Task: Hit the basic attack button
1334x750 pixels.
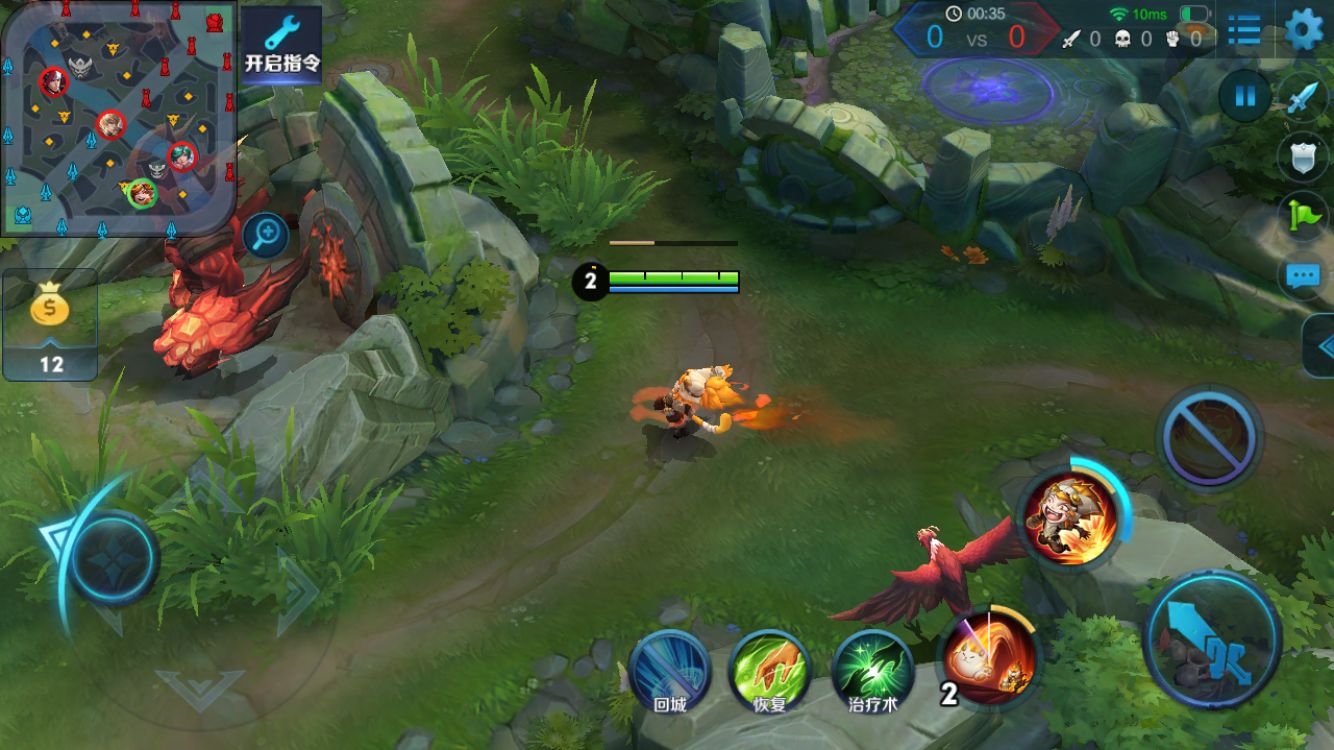Action: coord(1213,637)
